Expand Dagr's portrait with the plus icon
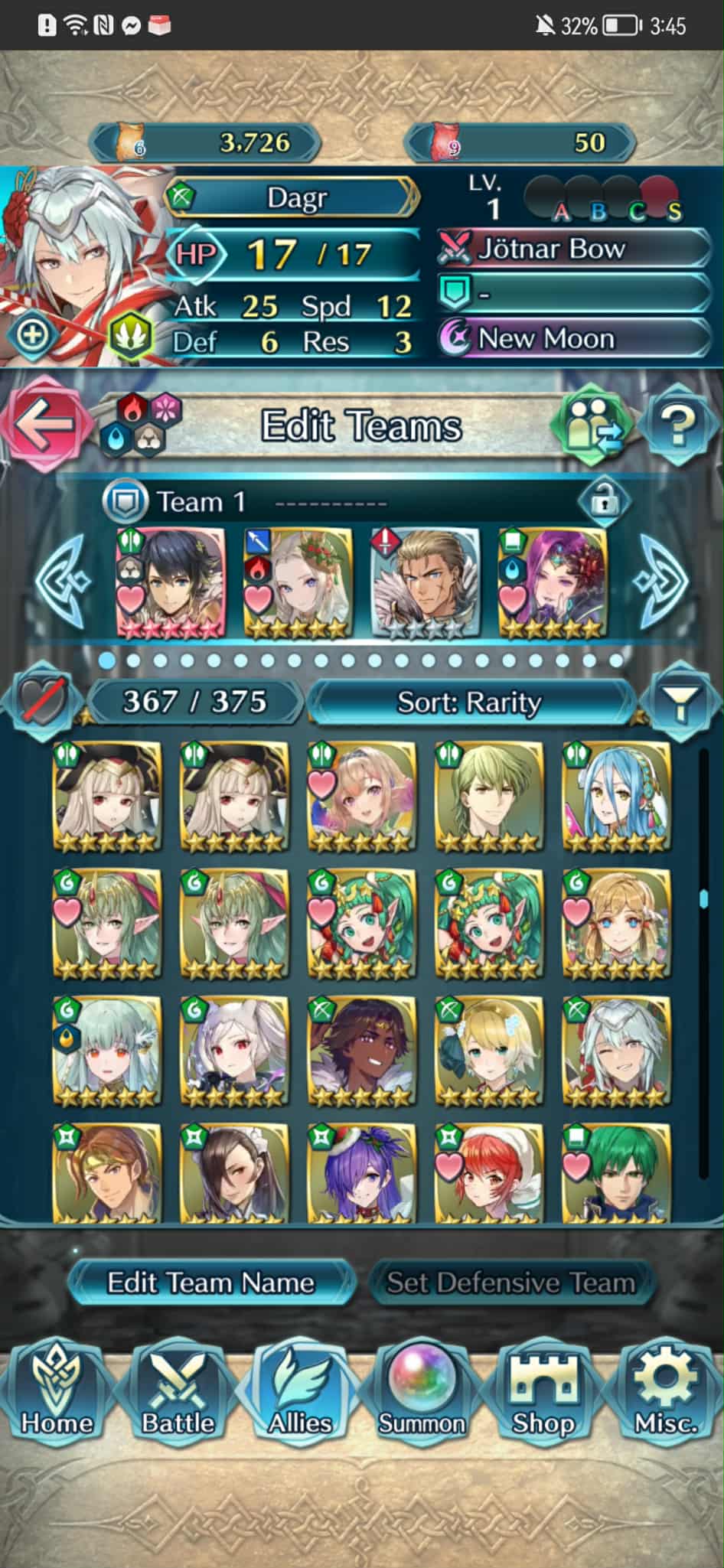 click(x=32, y=334)
